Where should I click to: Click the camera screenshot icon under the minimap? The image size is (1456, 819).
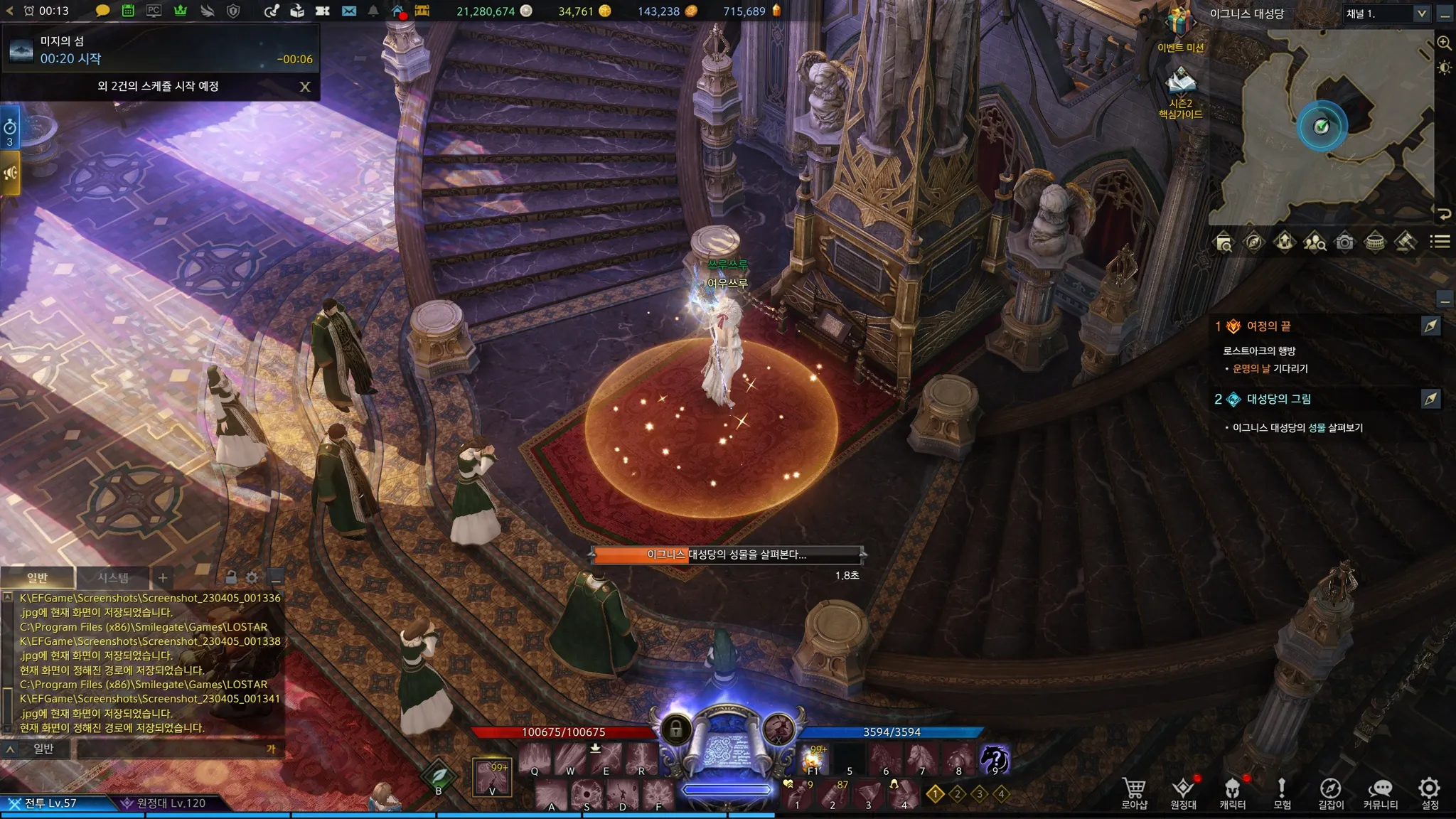[1344, 242]
